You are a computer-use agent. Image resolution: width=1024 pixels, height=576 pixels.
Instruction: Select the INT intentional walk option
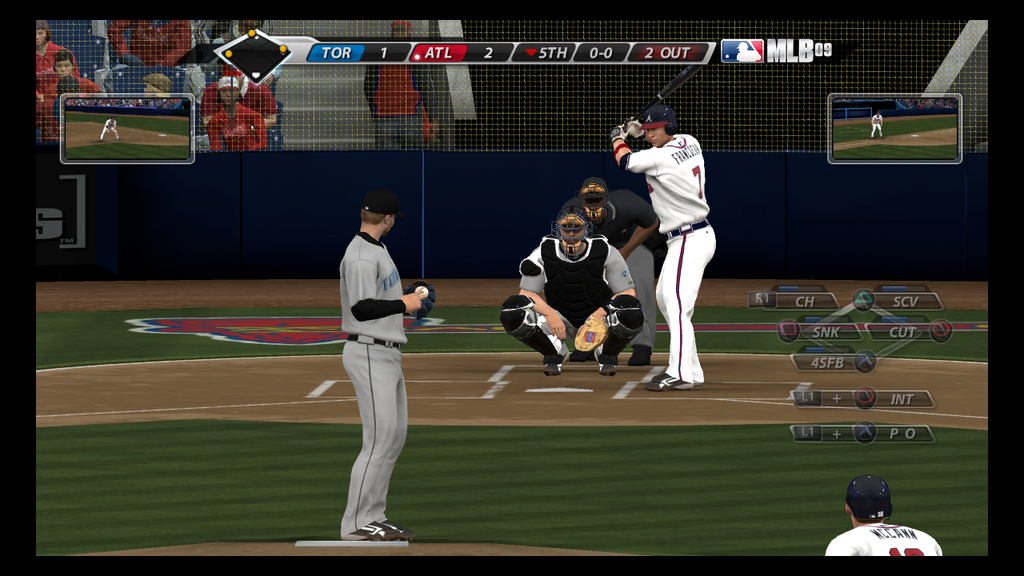pyautogui.click(x=900, y=398)
